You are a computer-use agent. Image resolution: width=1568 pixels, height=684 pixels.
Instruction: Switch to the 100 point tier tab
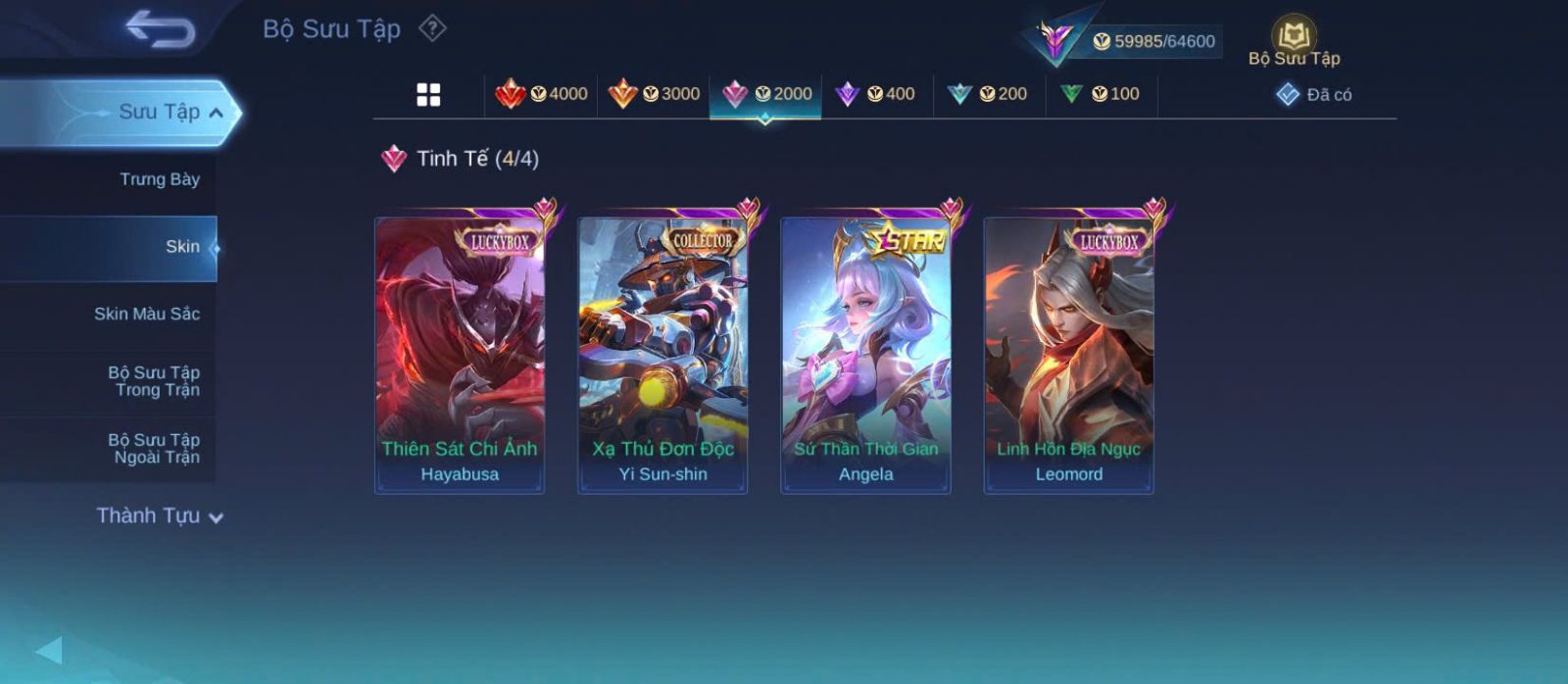1102,94
